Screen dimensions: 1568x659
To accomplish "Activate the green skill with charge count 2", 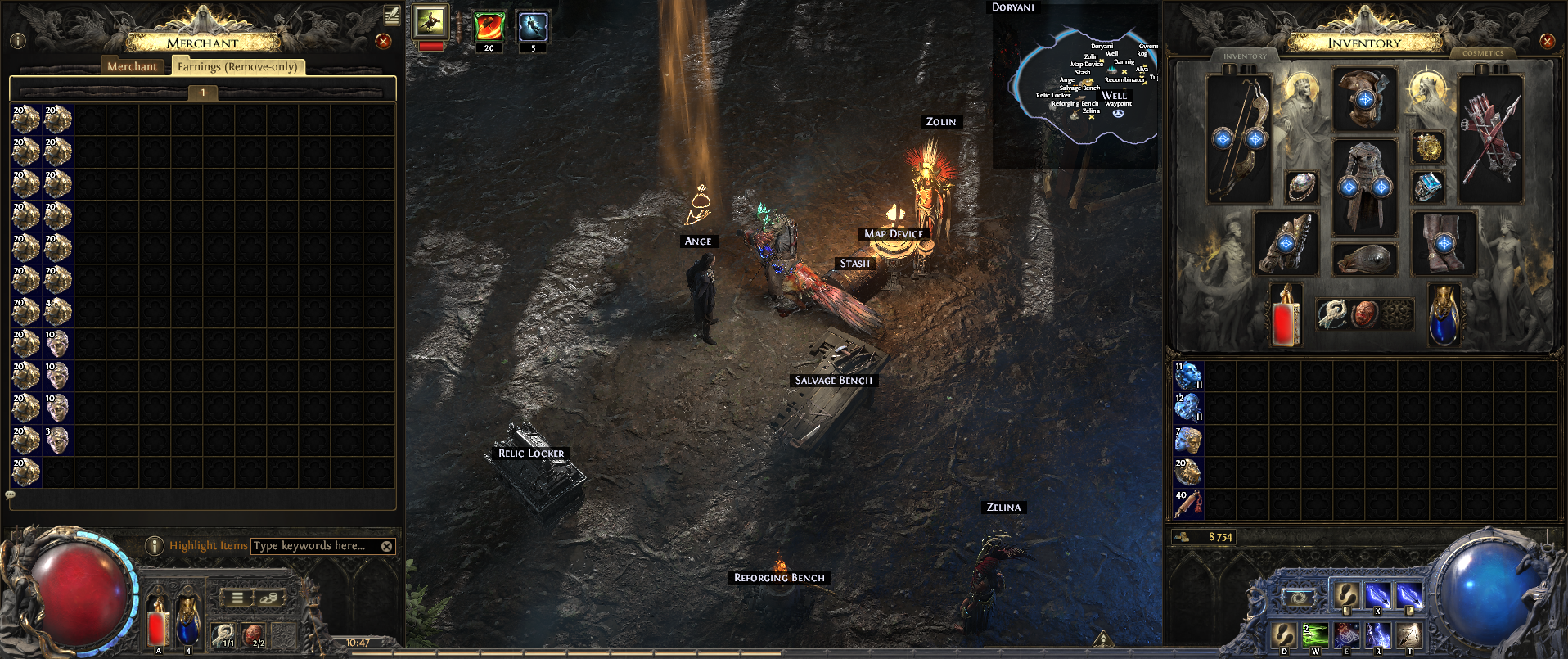I will [1315, 635].
